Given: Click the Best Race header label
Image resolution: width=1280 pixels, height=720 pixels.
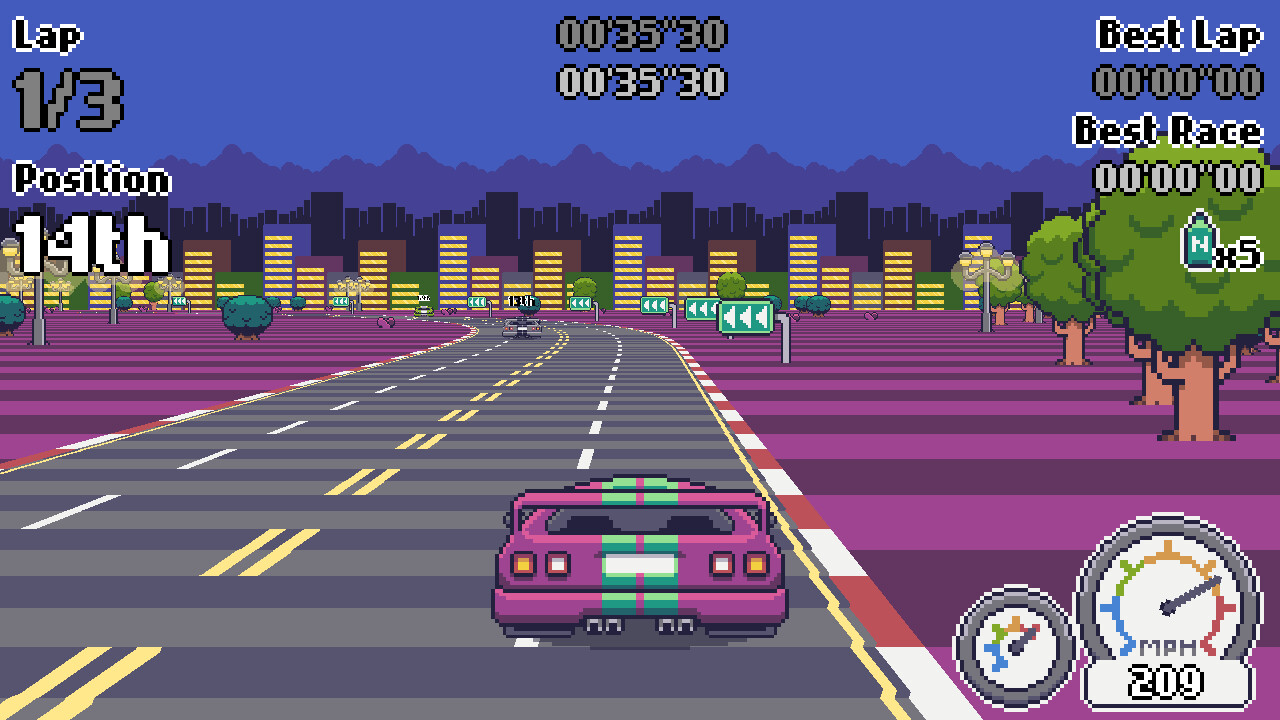Looking at the screenshot, I should tap(1166, 131).
